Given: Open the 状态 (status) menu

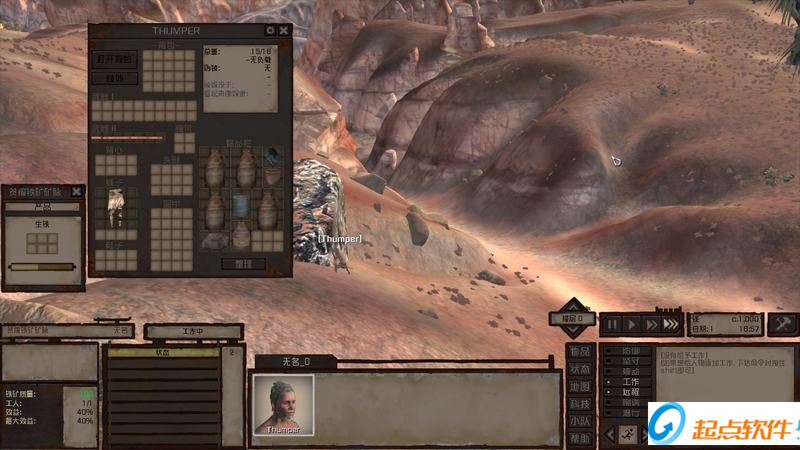Looking at the screenshot, I should click(579, 369).
